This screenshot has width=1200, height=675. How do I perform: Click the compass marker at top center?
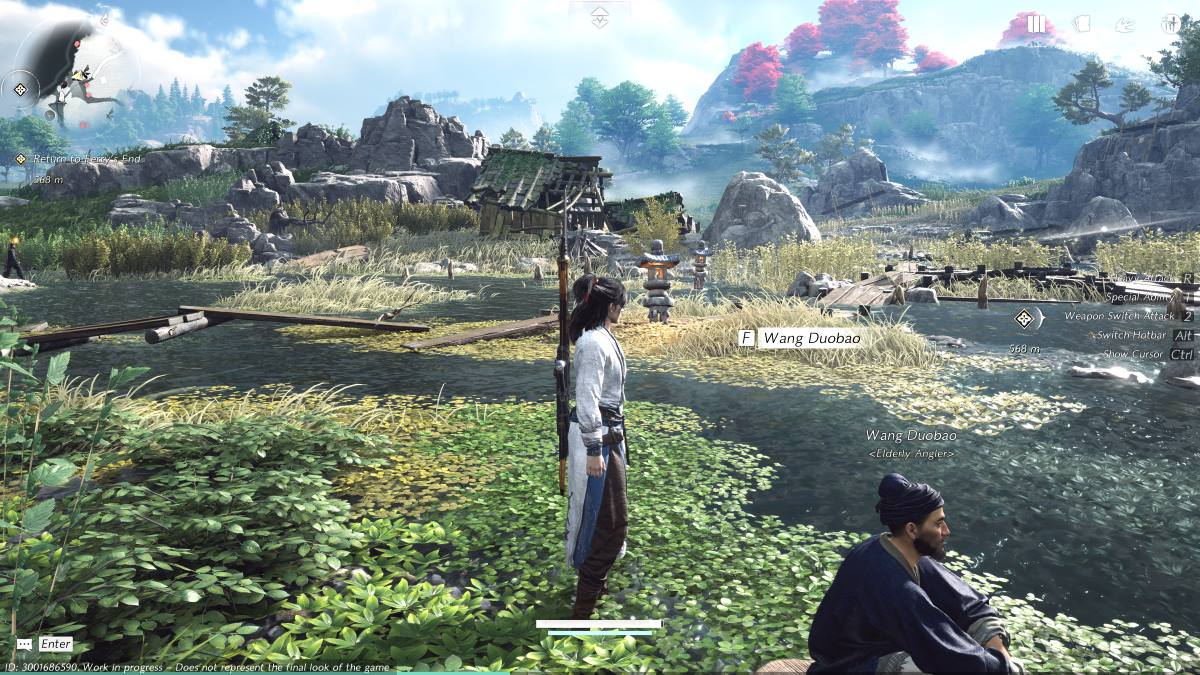599,15
